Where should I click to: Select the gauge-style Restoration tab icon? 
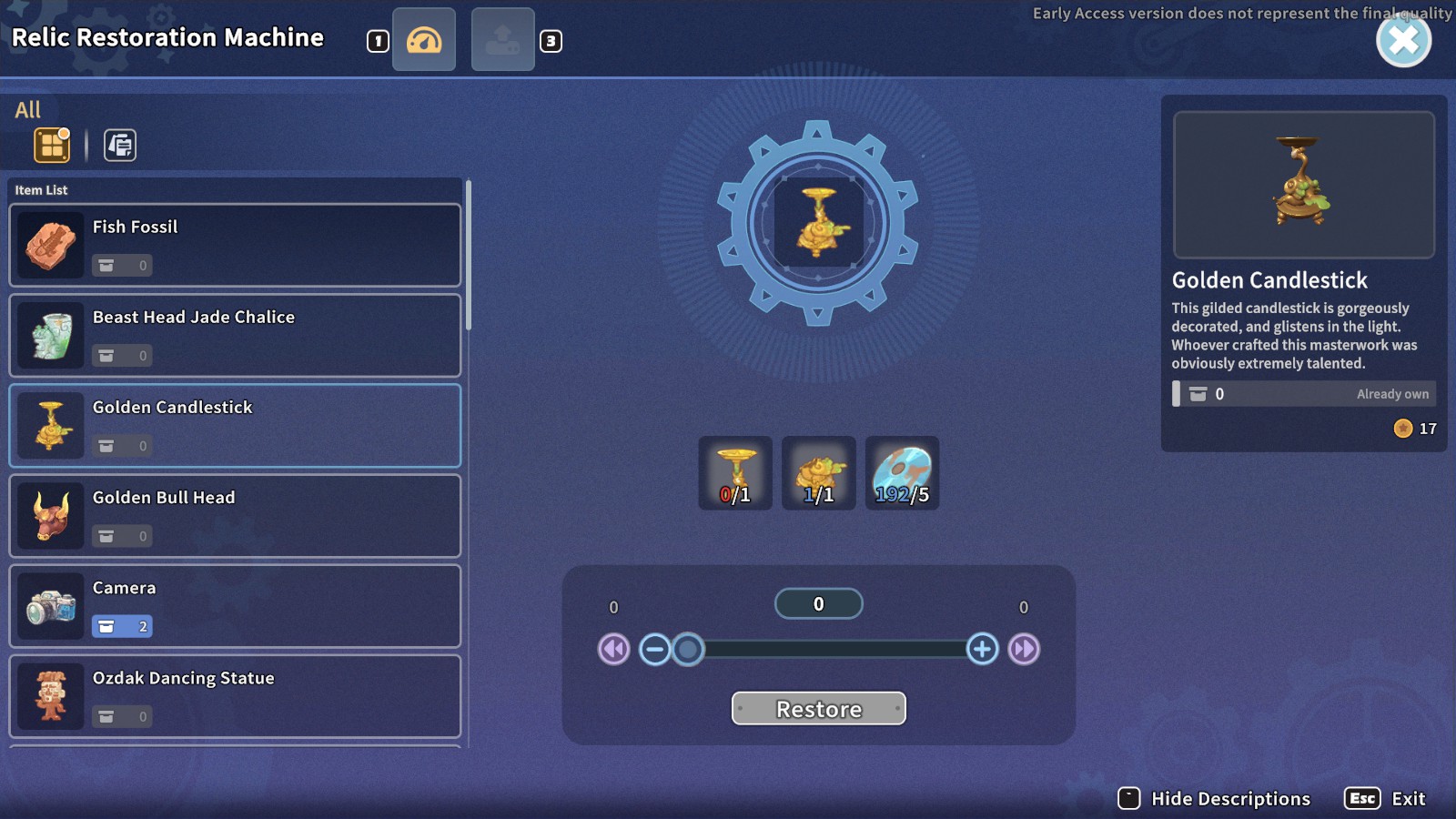[423, 39]
